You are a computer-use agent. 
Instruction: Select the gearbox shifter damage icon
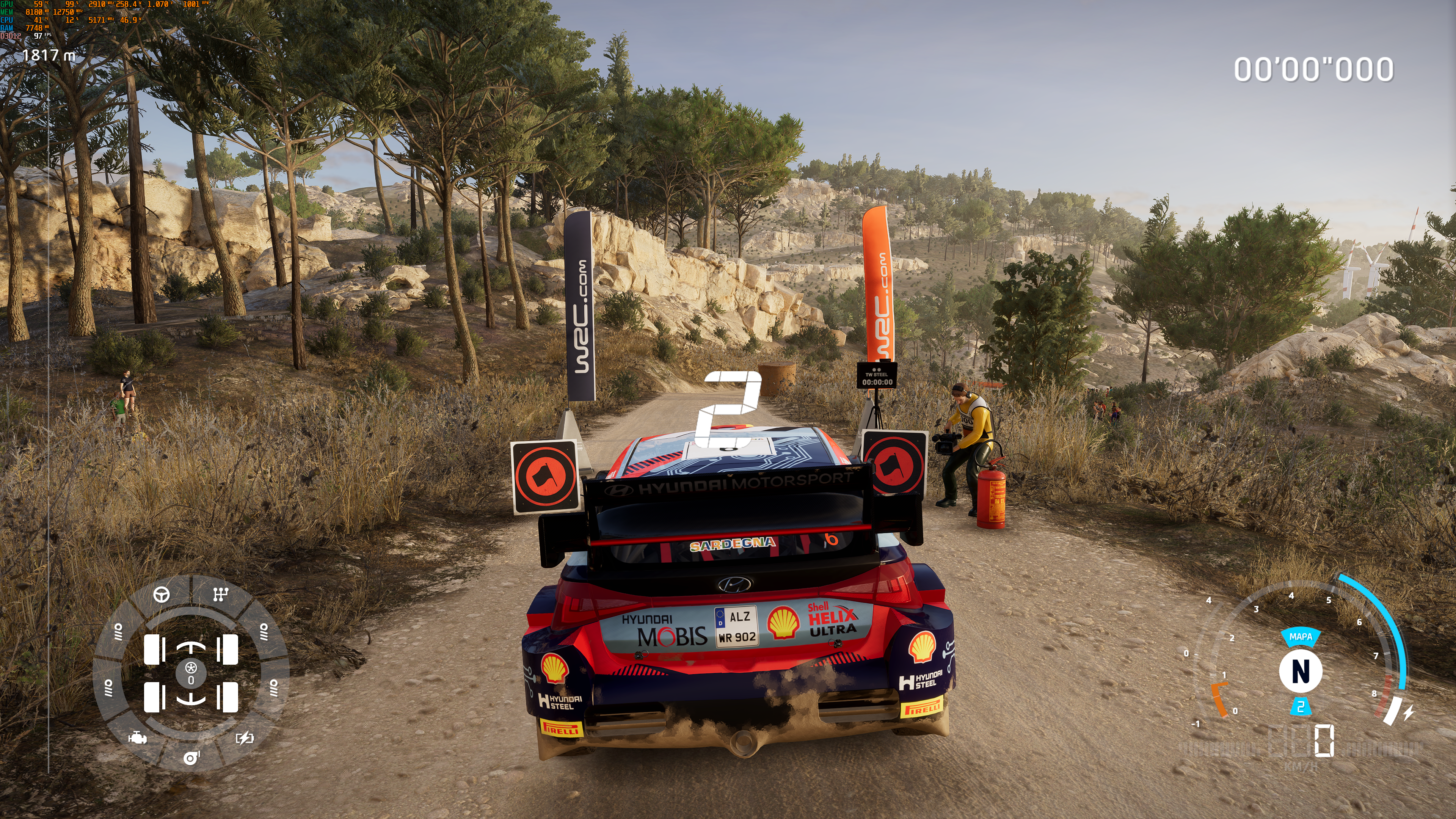pos(220,594)
